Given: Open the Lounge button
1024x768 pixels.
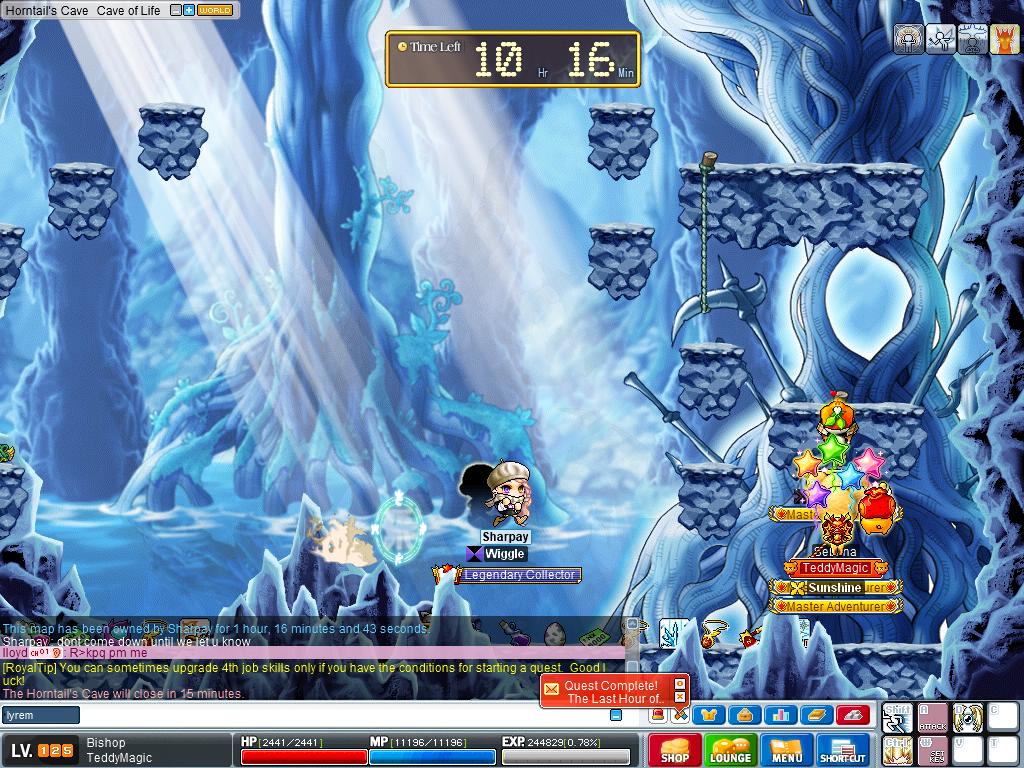Looking at the screenshot, I should [730, 750].
